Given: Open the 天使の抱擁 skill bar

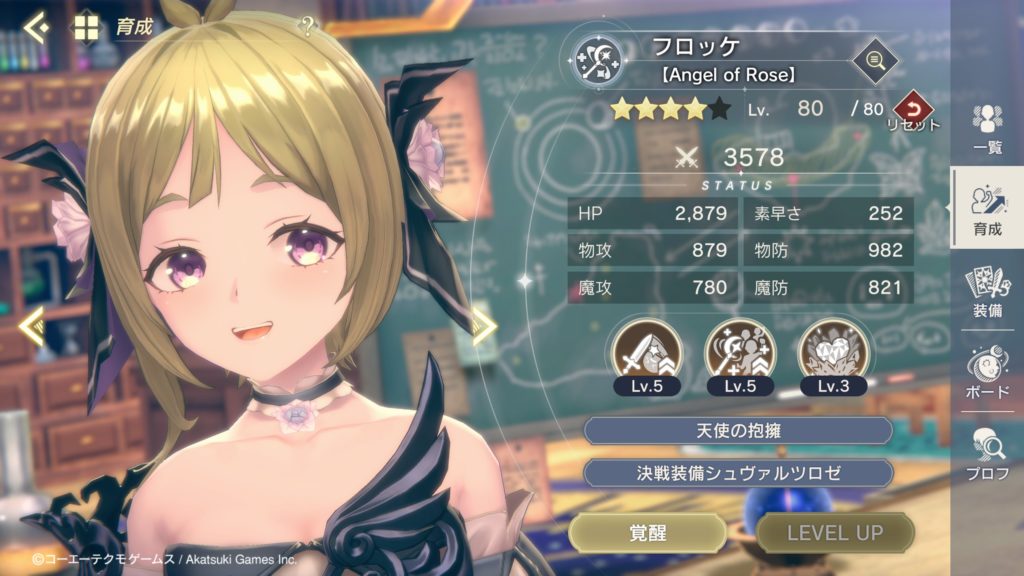Looking at the screenshot, I should click(737, 431).
